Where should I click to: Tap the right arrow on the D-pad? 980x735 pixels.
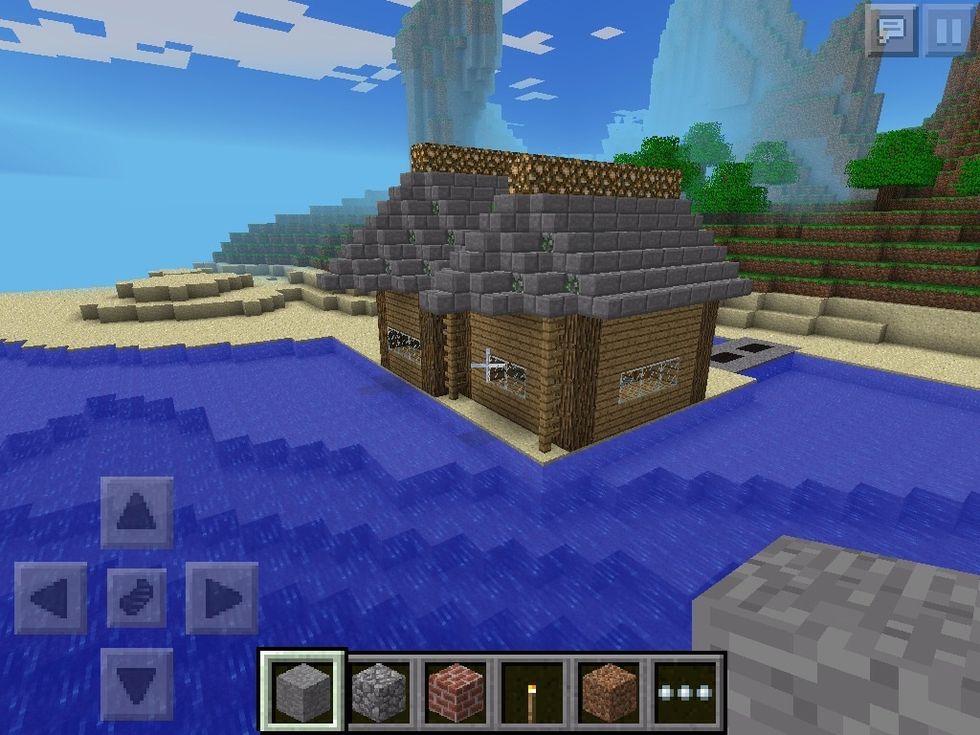pyautogui.click(x=222, y=598)
